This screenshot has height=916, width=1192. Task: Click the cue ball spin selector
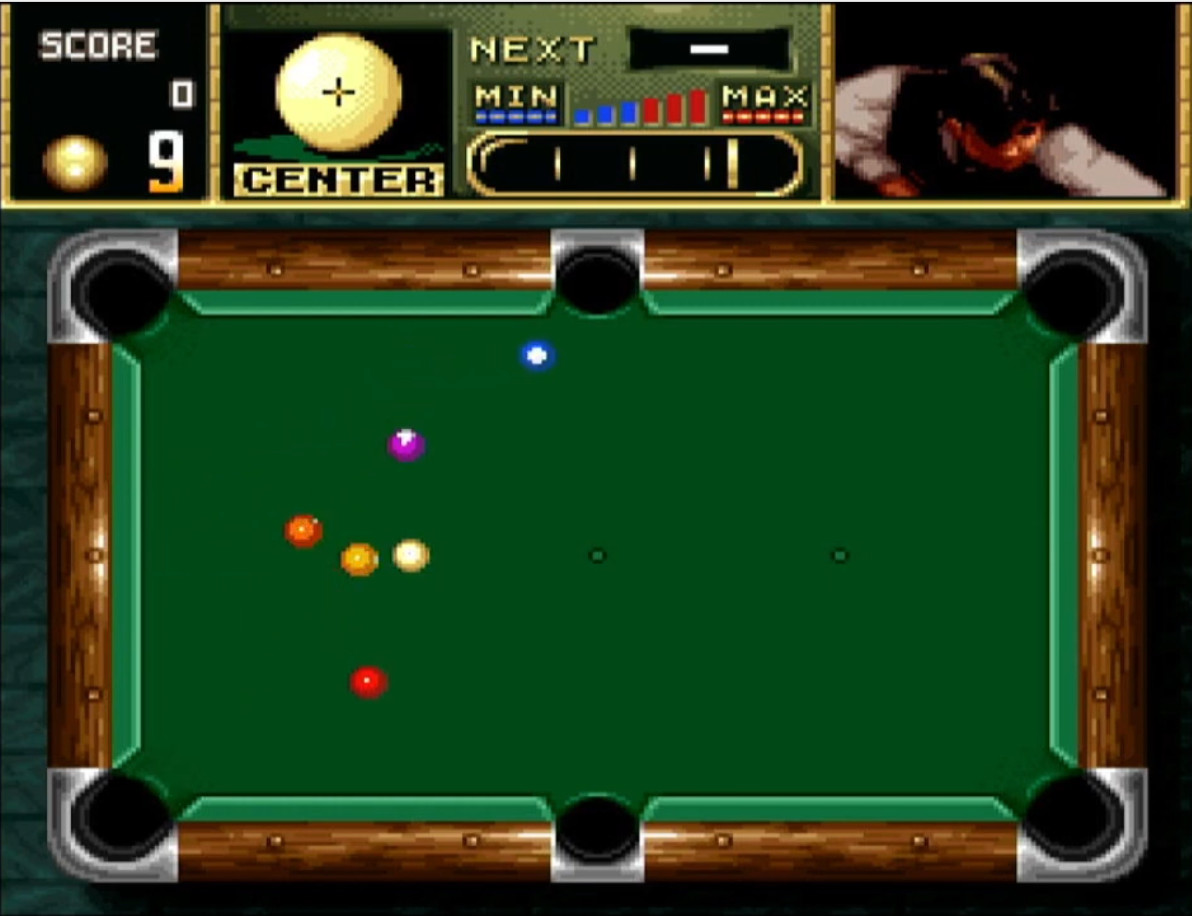tap(338, 93)
